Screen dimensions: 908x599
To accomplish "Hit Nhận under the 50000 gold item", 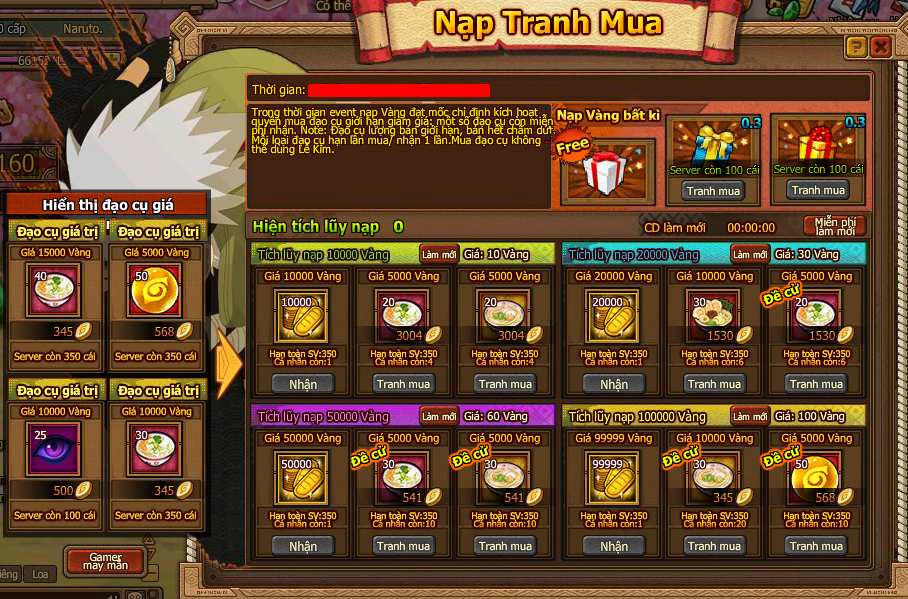I will [303, 546].
